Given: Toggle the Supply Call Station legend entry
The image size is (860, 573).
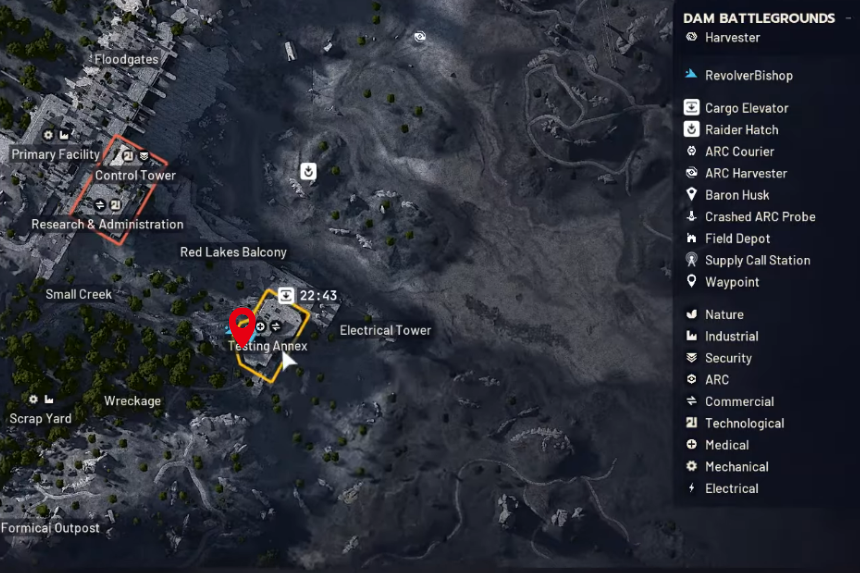Looking at the screenshot, I should tap(757, 261).
